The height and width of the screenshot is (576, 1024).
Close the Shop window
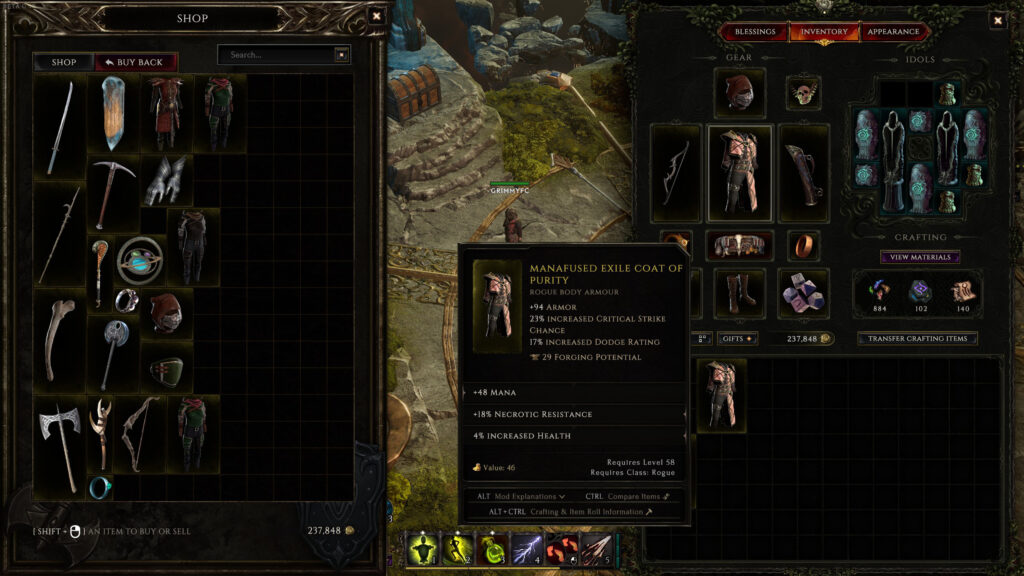point(376,16)
